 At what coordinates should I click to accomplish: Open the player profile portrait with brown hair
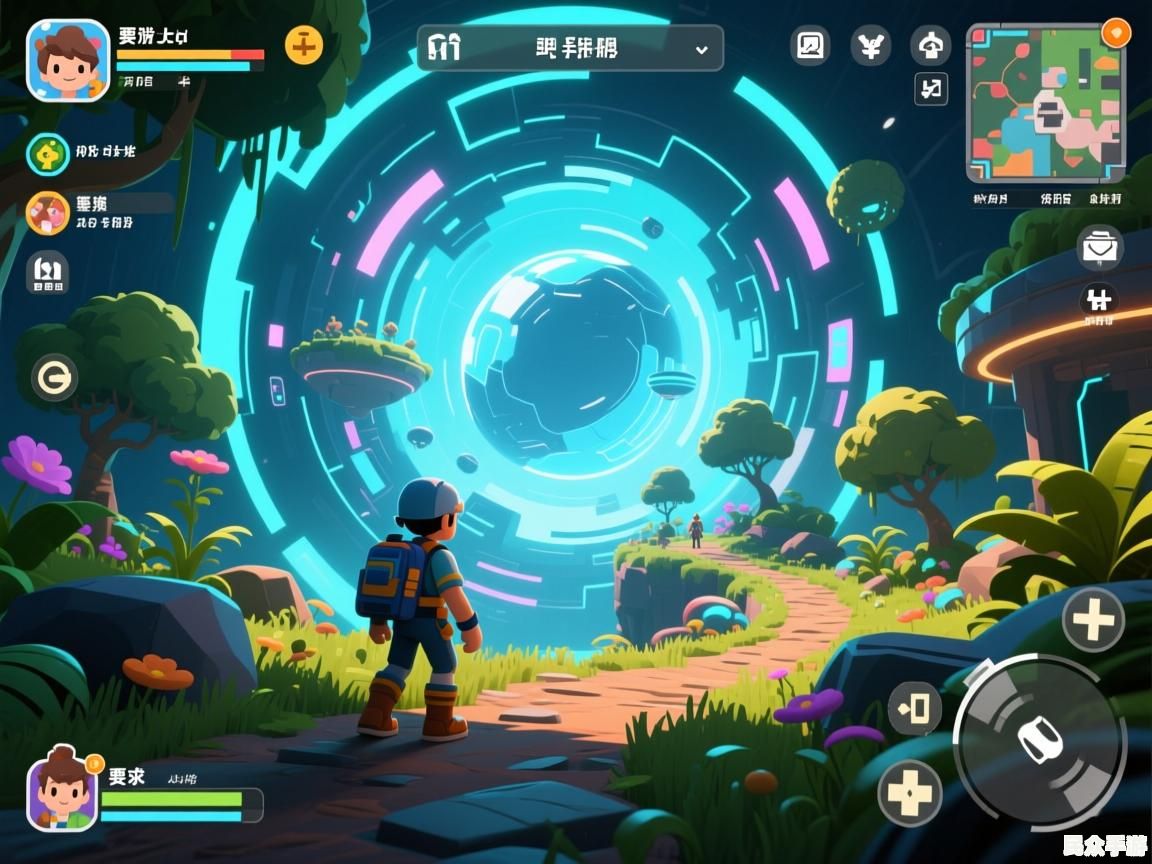[67, 60]
